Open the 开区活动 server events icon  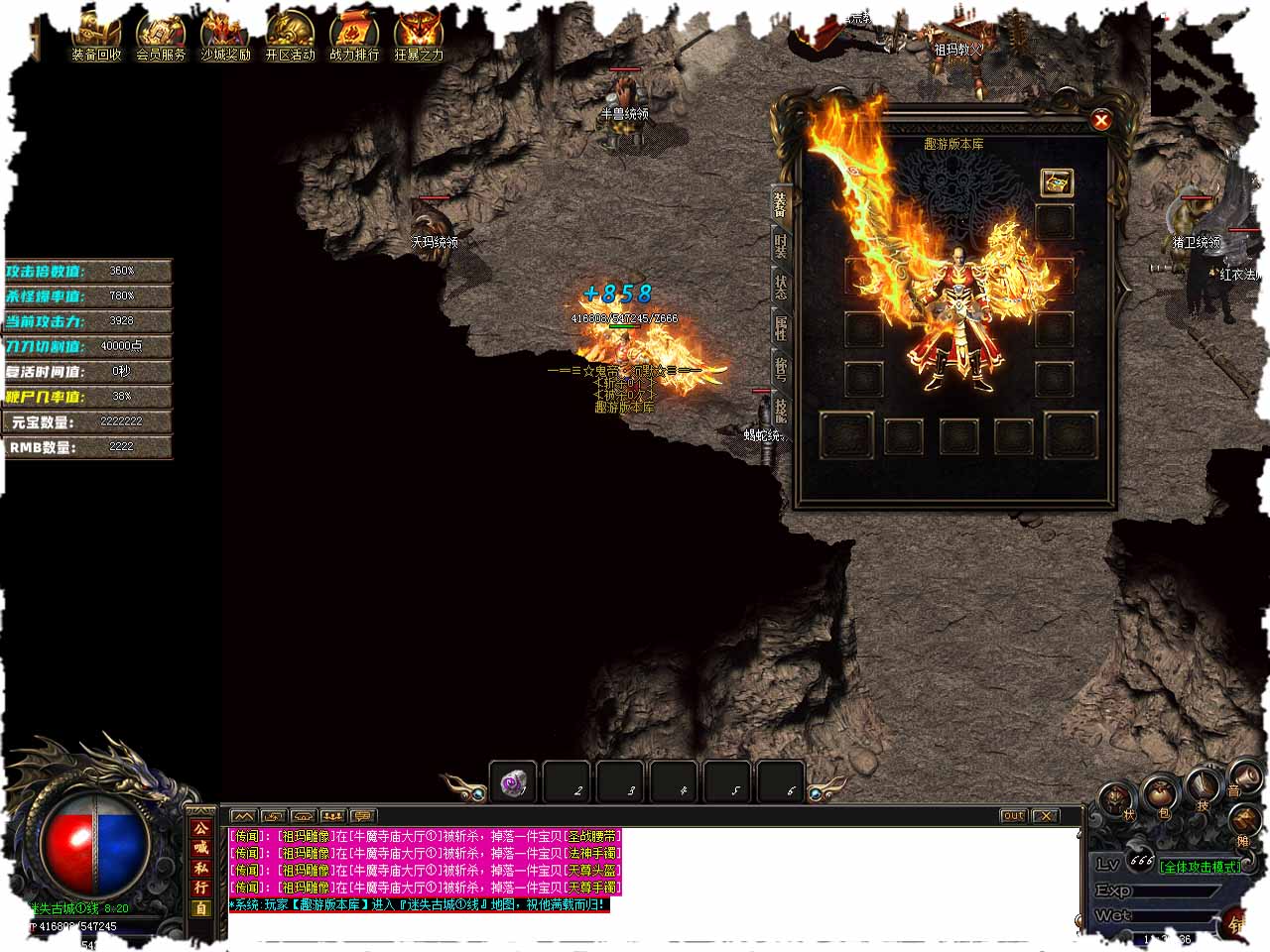pyautogui.click(x=290, y=36)
